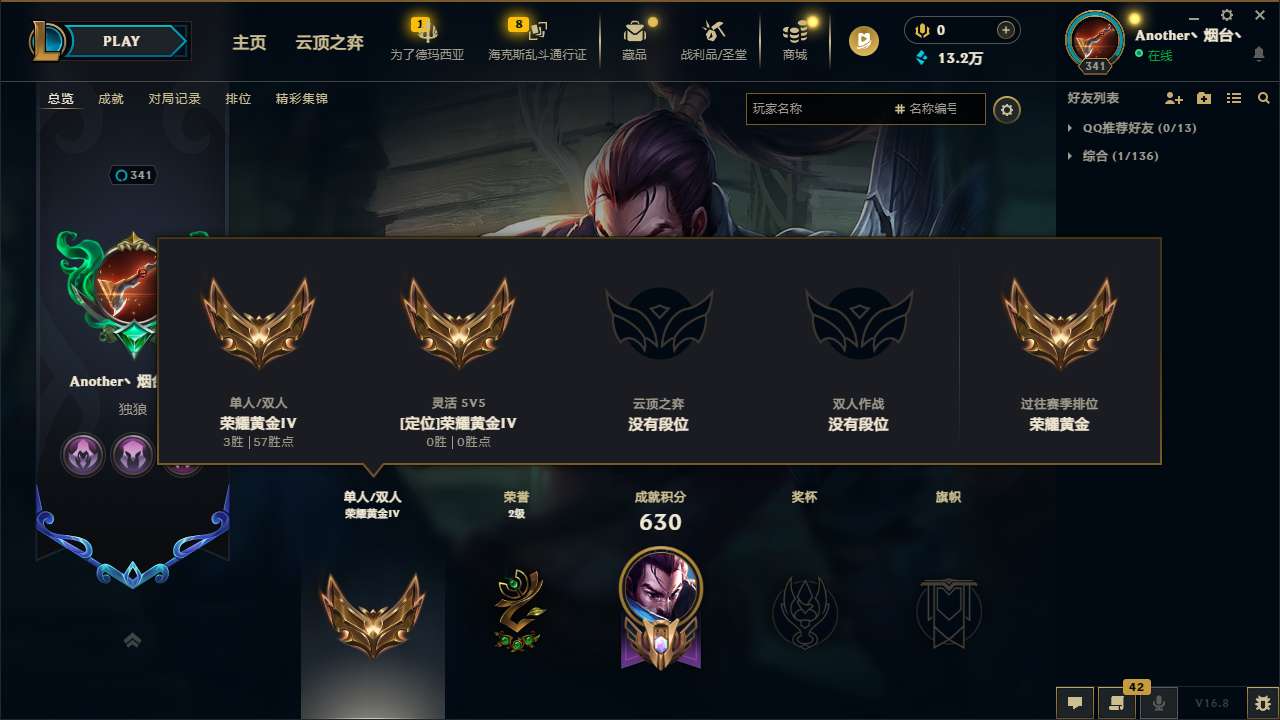The width and height of the screenshot is (1280, 720).
Task: Collapse the profile banner with the chevron
Action: pyautogui.click(x=132, y=639)
